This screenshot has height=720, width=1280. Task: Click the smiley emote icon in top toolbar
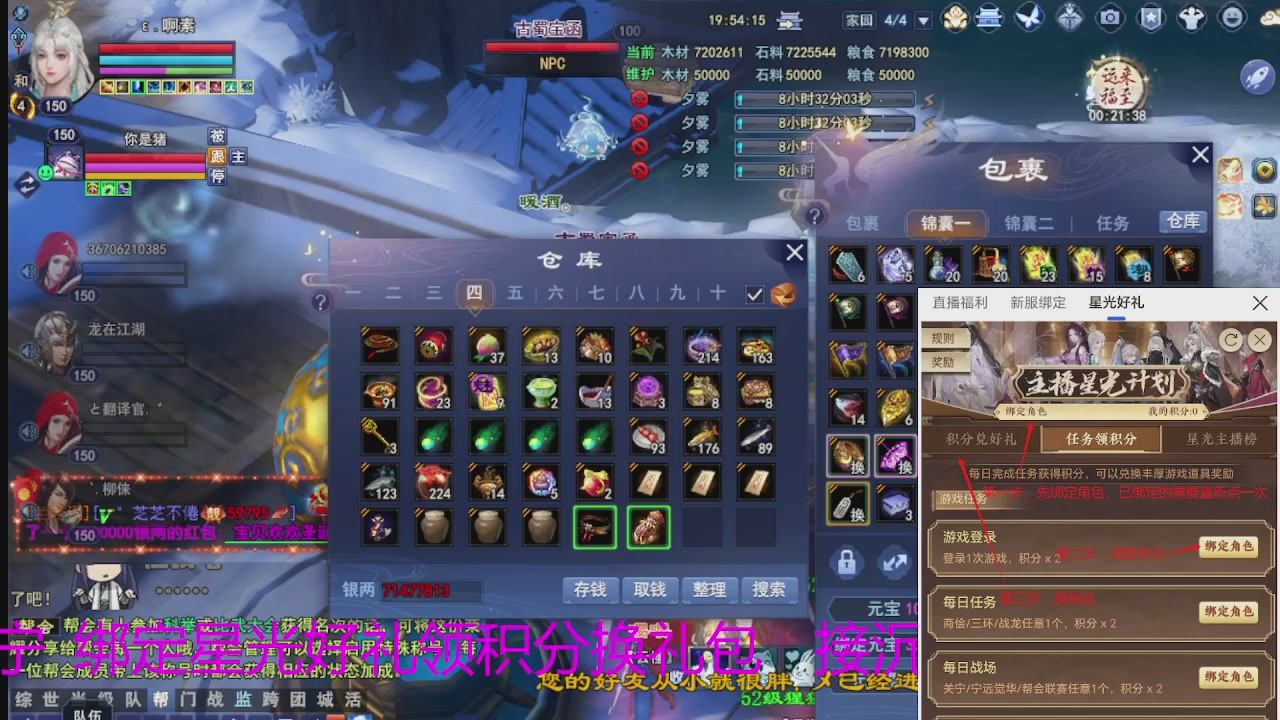(1231, 18)
